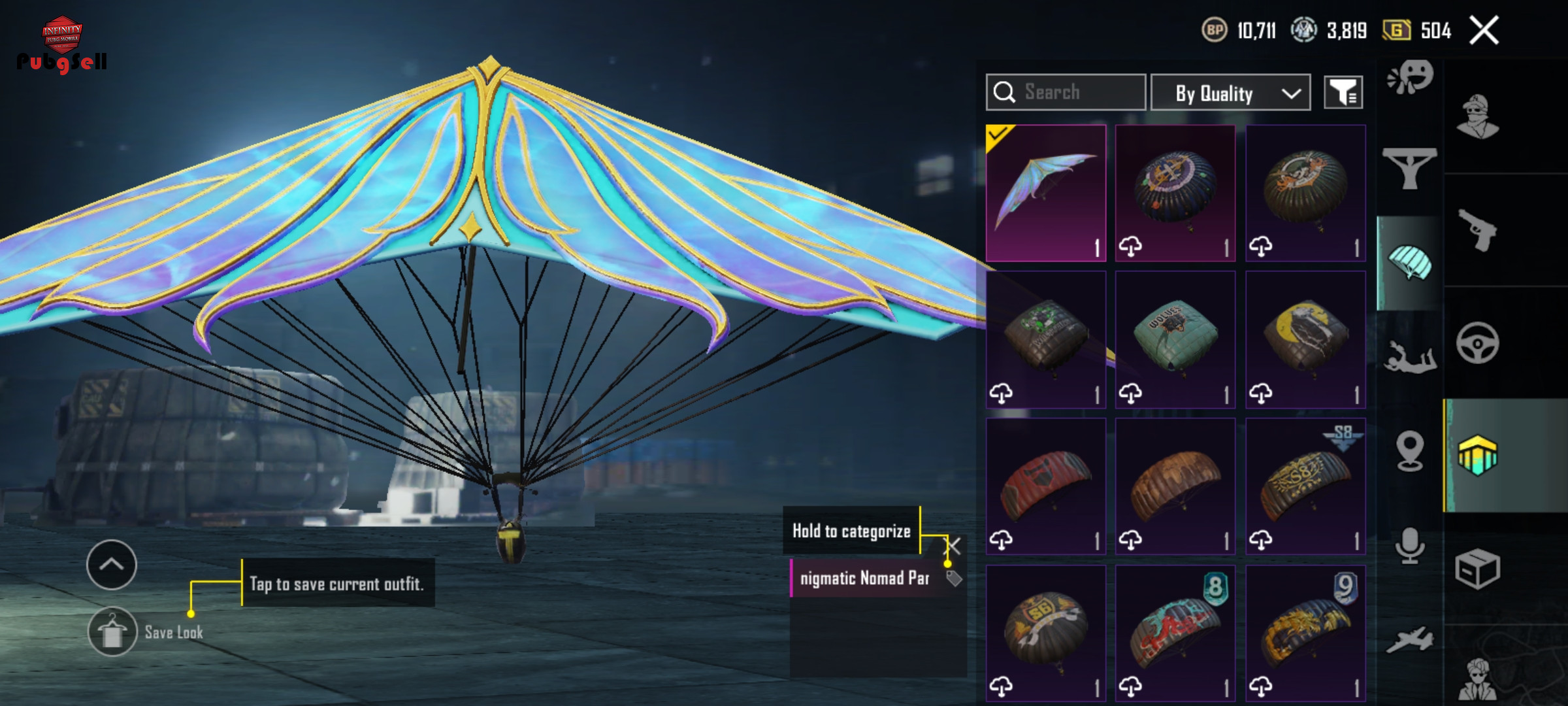Close the inventory screen
Viewport: 1568px width, 706px height.
click(1484, 31)
